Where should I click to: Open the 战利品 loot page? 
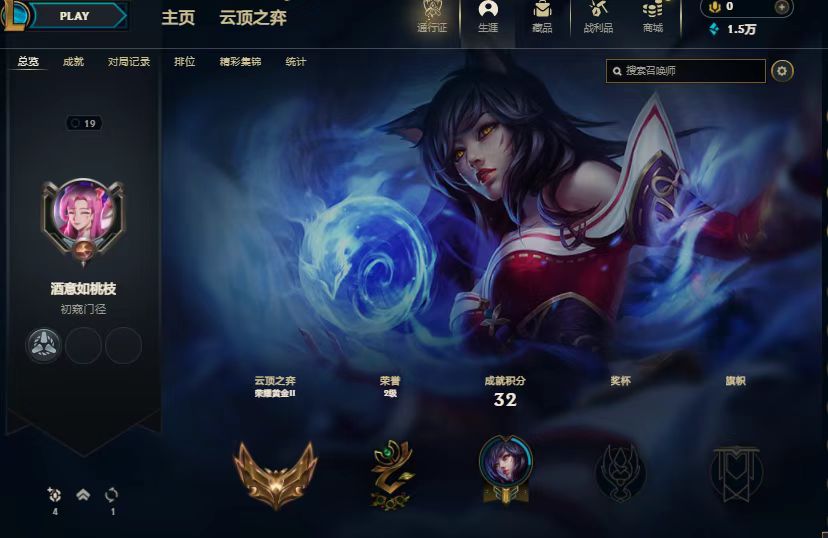coord(598,18)
